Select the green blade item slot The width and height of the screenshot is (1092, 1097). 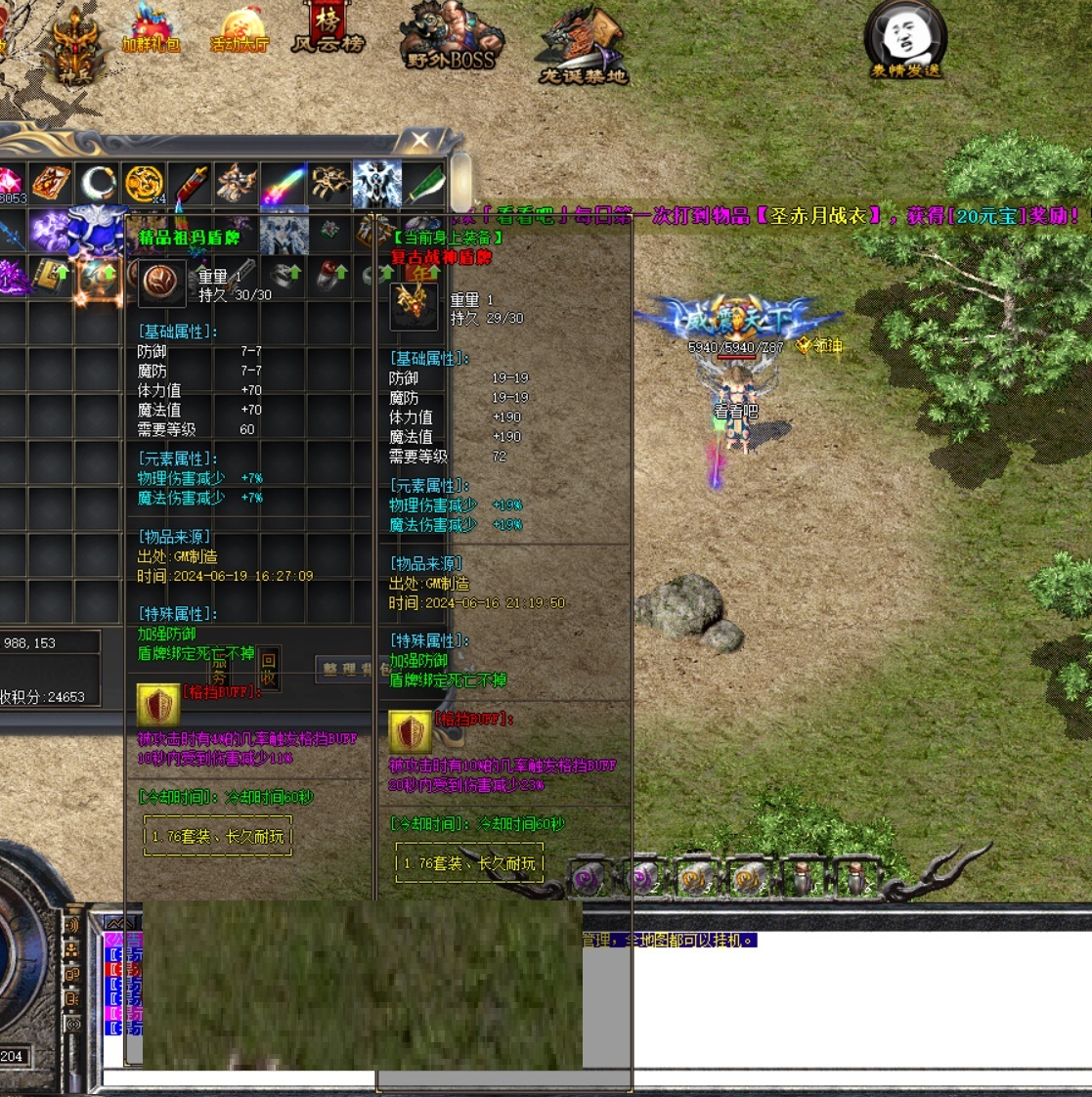point(425,184)
